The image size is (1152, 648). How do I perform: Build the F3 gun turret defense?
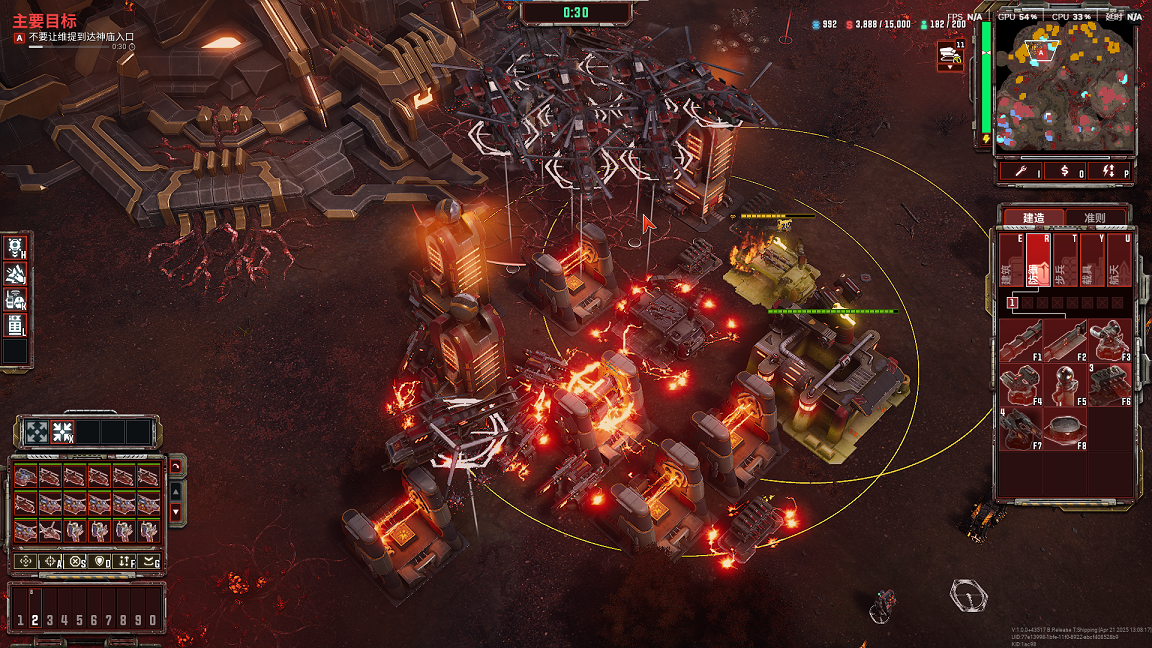[x=1110, y=341]
